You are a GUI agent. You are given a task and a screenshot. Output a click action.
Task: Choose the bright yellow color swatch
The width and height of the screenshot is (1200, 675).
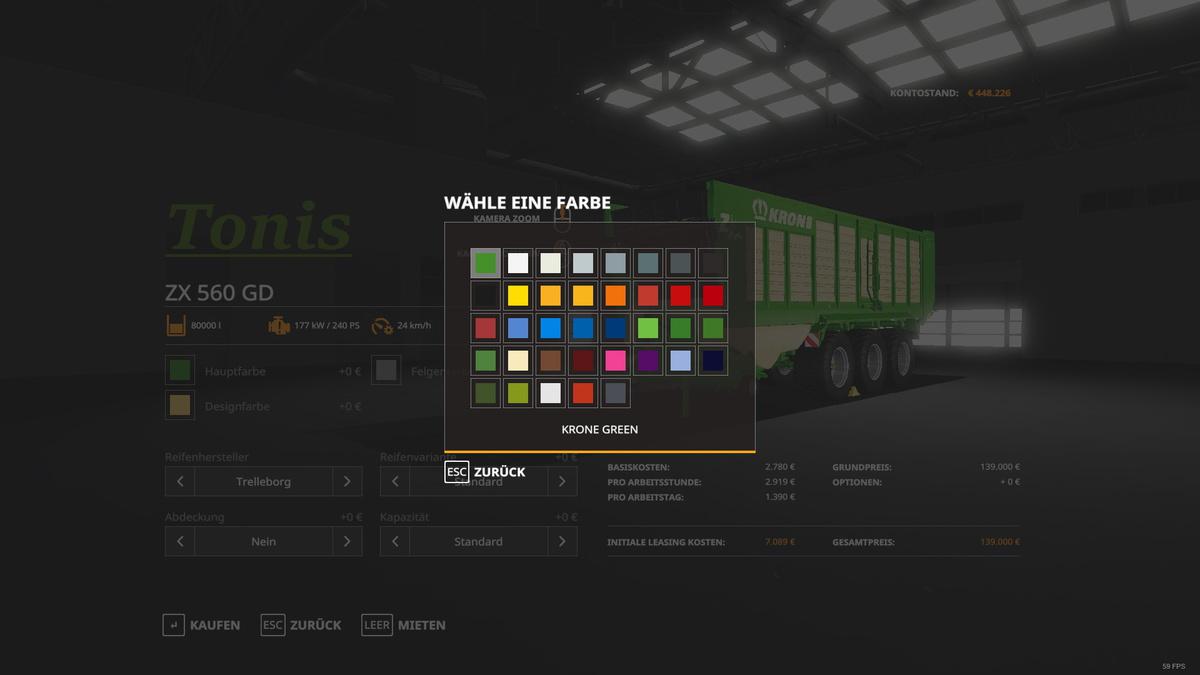(x=517, y=296)
